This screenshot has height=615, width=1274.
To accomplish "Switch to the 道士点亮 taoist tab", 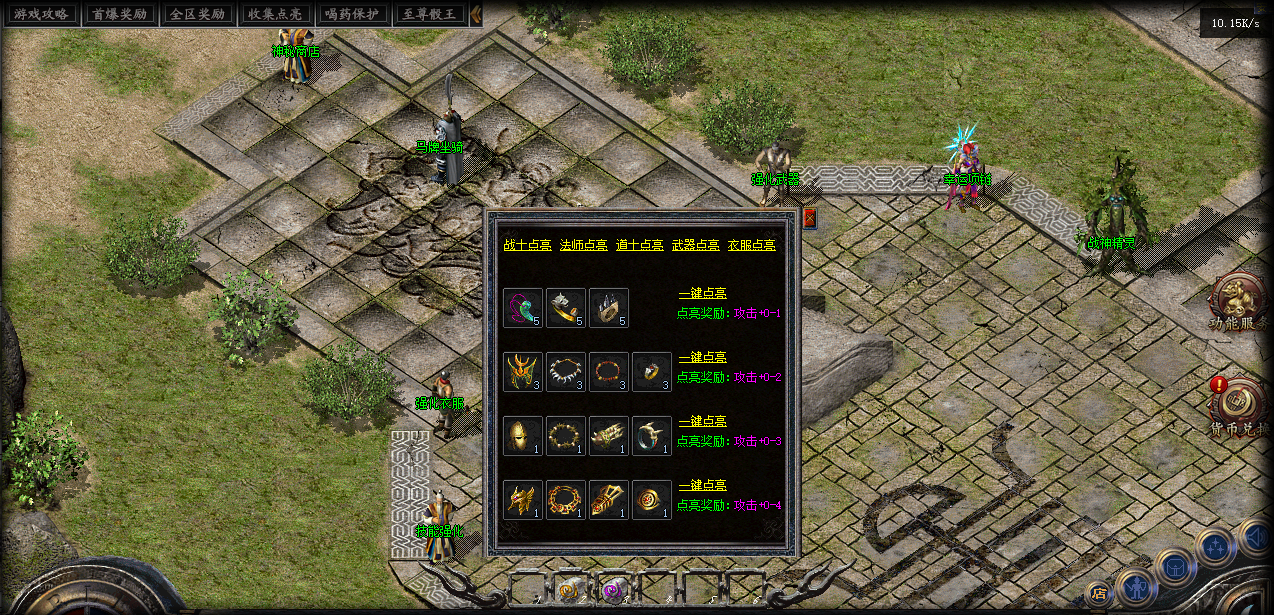I will tap(639, 245).
